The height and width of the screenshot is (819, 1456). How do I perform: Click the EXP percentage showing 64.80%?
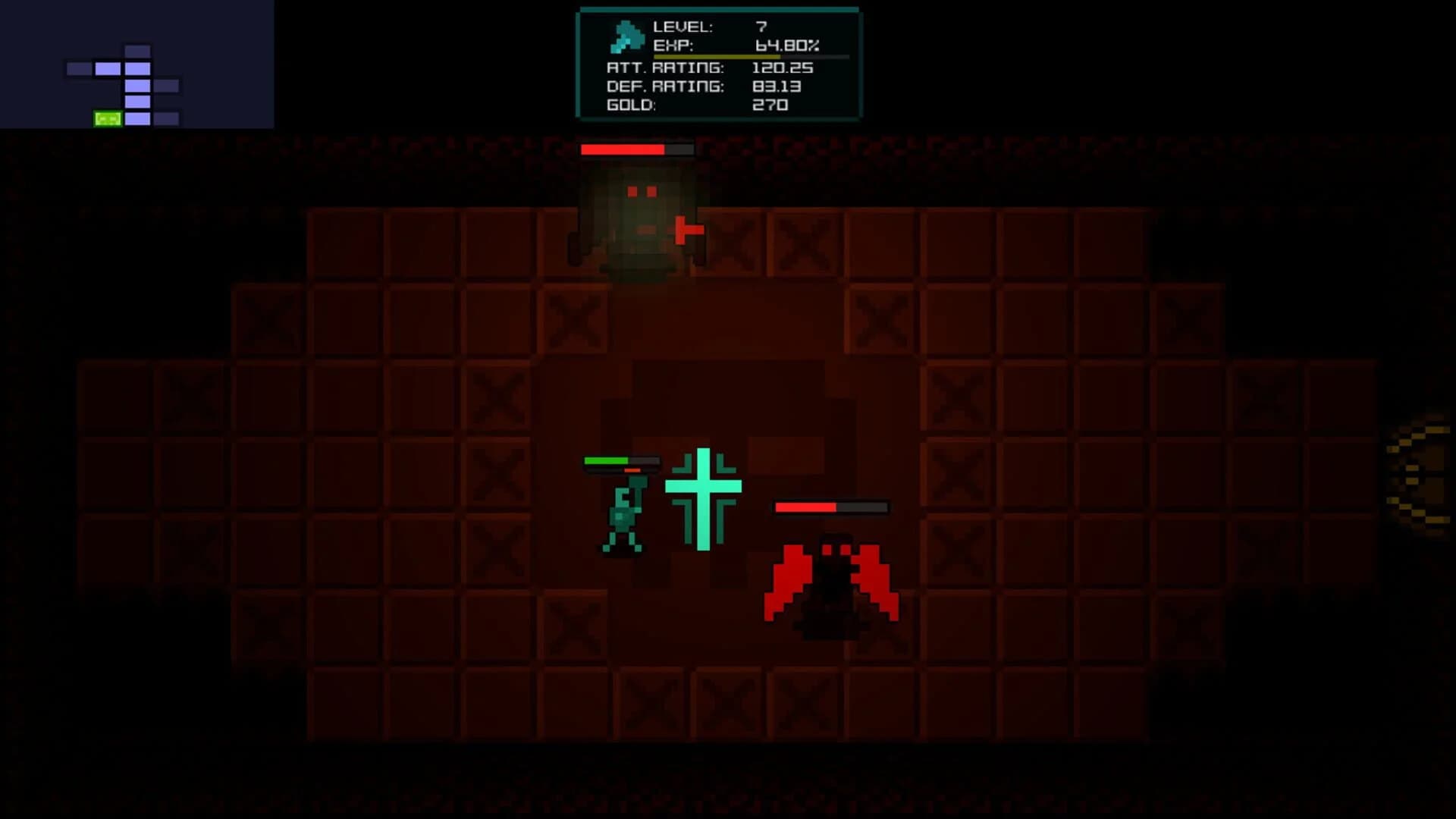786,44
